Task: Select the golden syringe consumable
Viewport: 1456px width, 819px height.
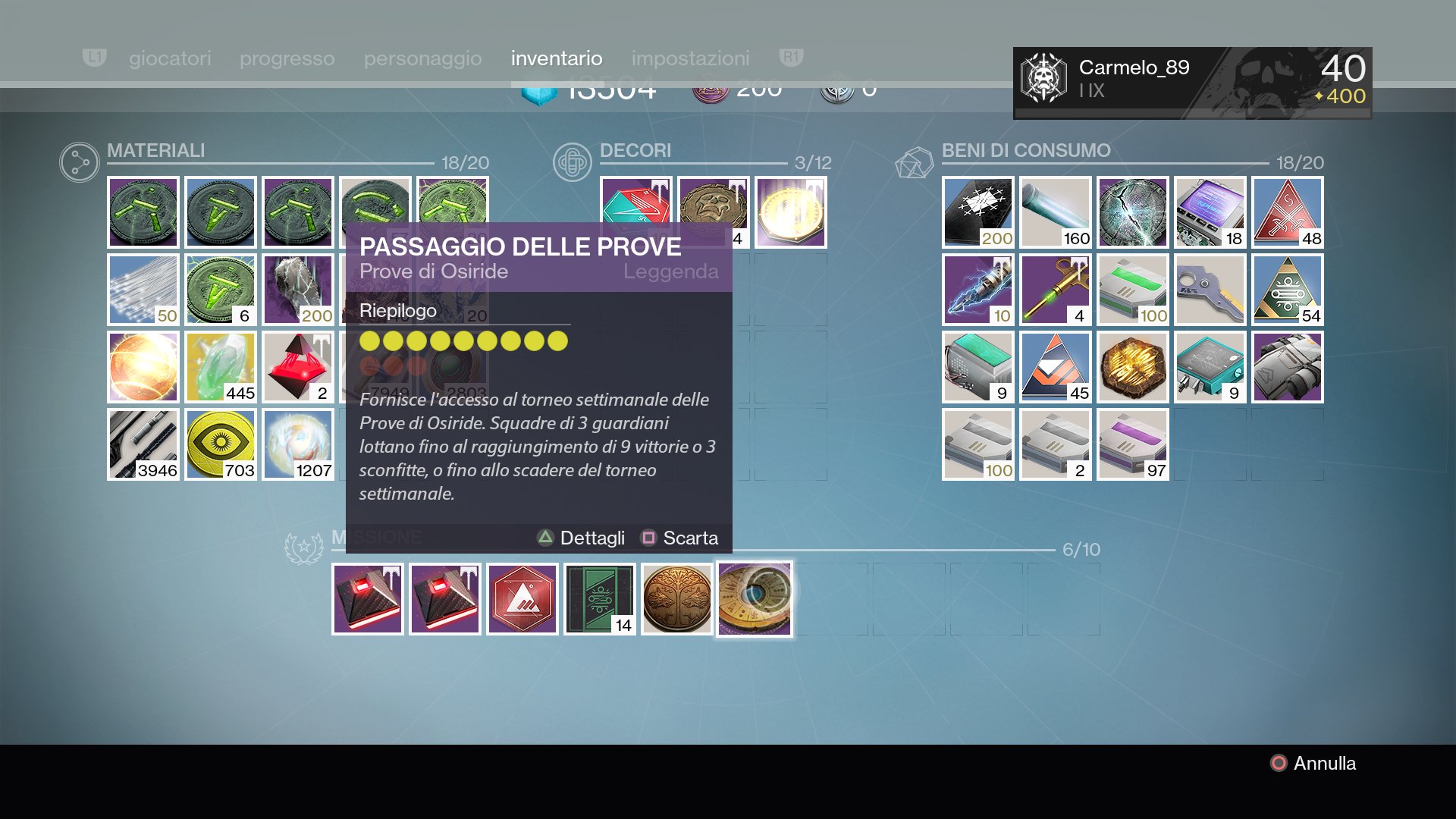Action: click(1056, 290)
